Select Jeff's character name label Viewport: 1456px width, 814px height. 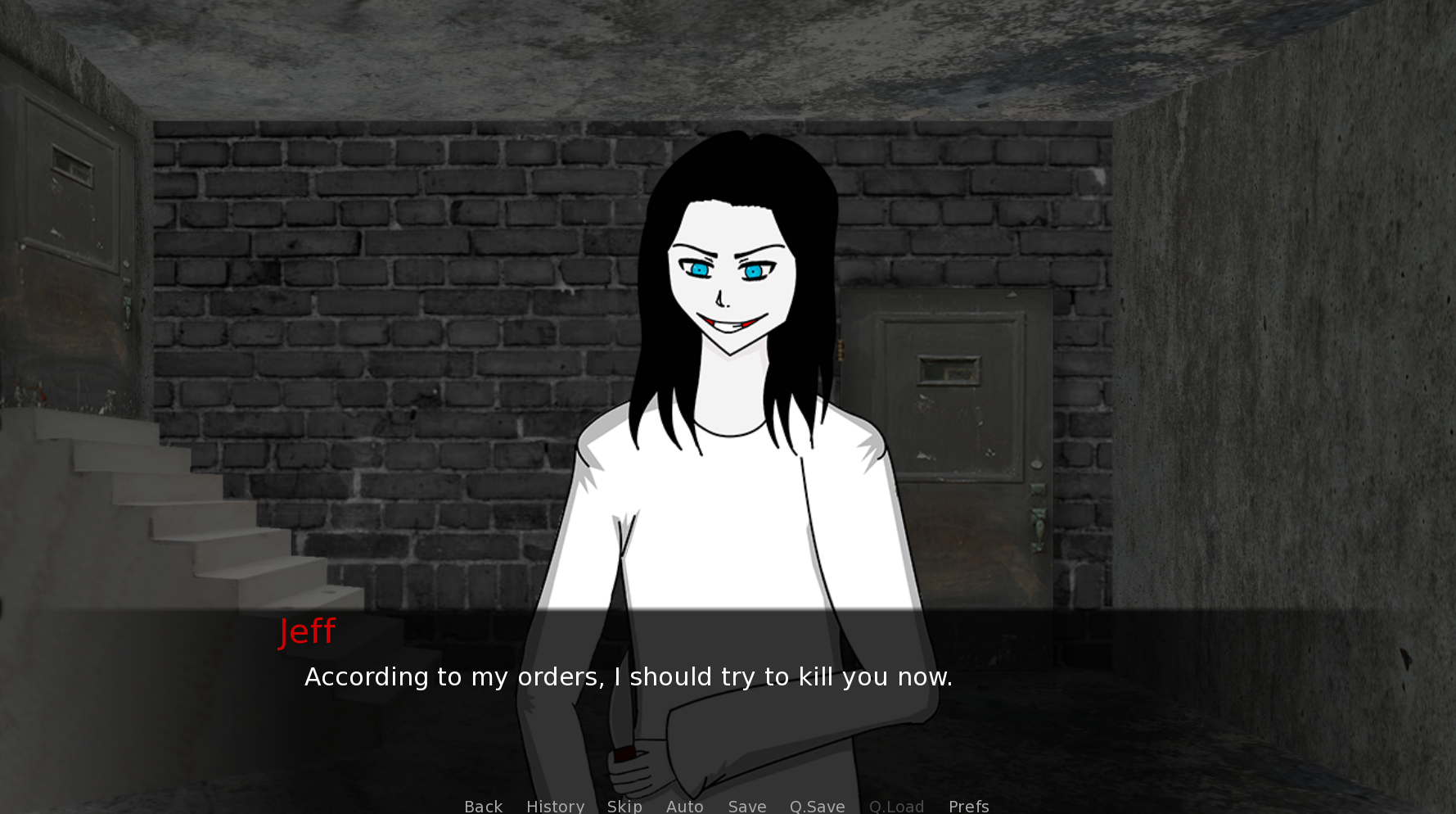[x=307, y=631]
